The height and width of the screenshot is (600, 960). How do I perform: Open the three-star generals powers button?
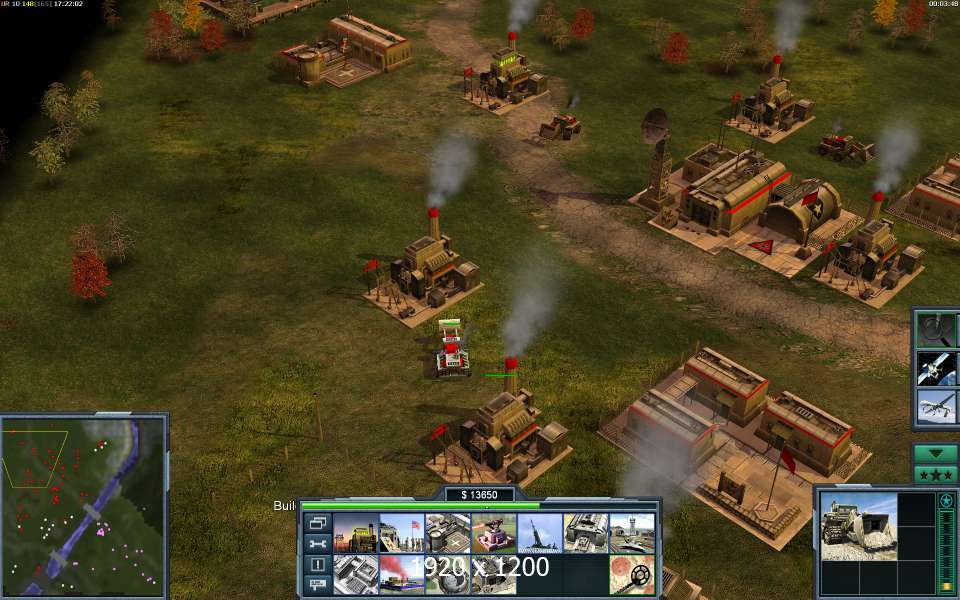(x=936, y=474)
